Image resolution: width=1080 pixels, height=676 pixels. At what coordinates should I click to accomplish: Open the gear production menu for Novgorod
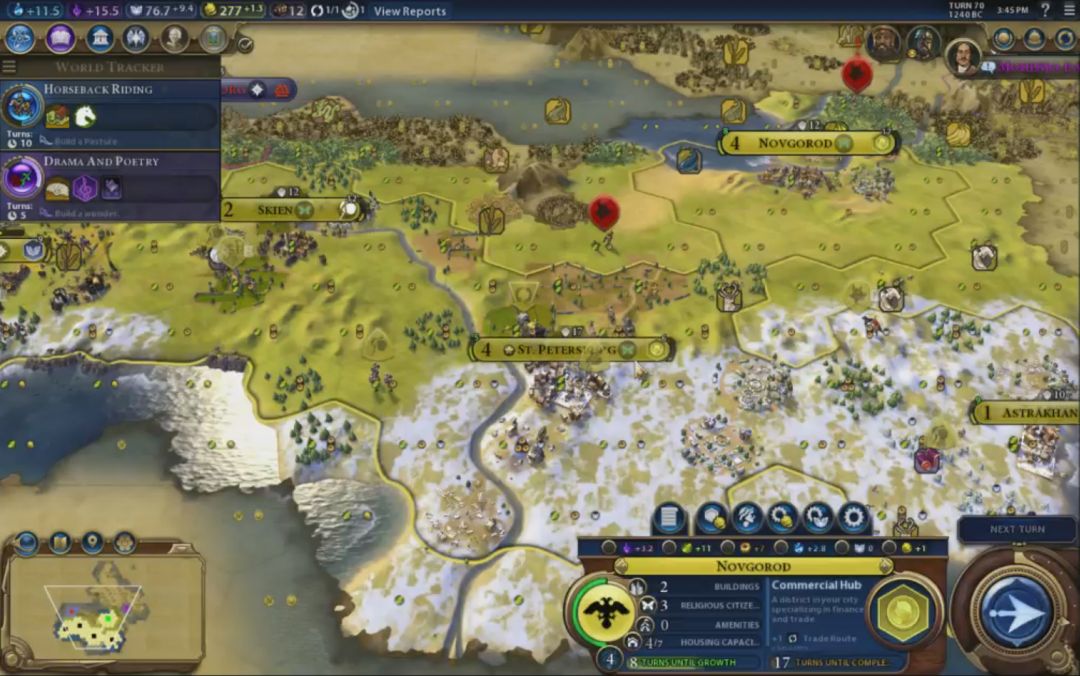click(x=853, y=518)
